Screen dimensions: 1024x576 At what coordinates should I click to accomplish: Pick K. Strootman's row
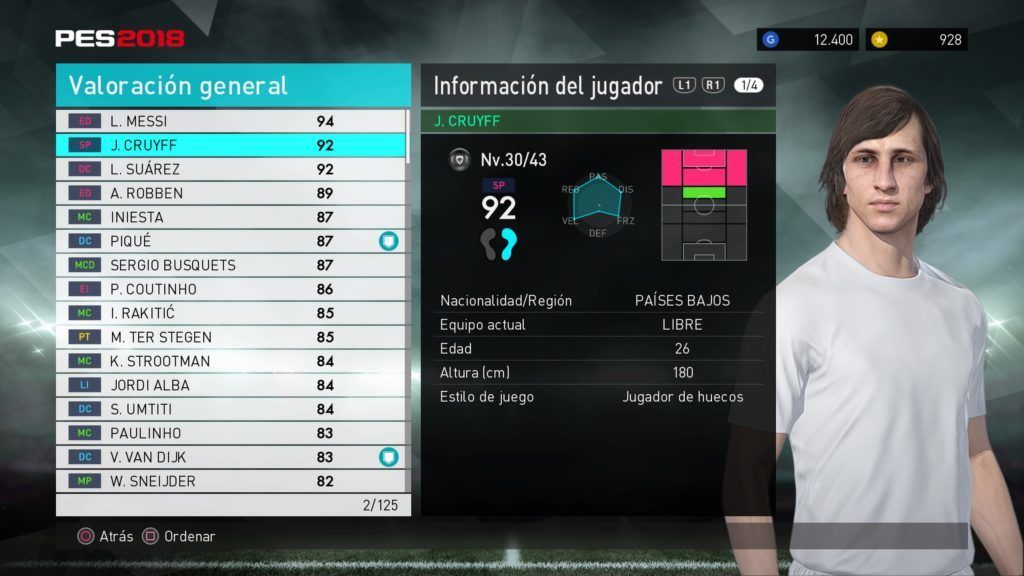(232, 361)
